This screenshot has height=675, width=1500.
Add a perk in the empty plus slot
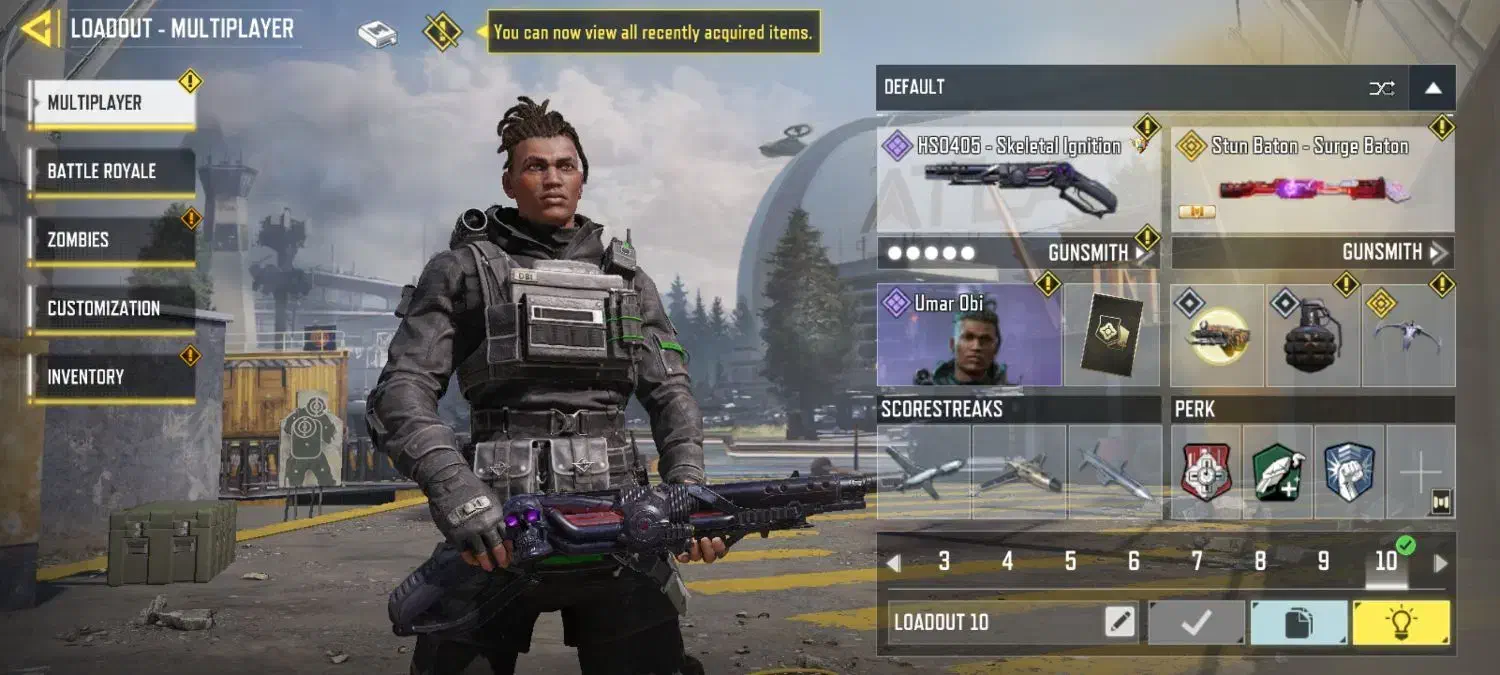(x=1420, y=472)
